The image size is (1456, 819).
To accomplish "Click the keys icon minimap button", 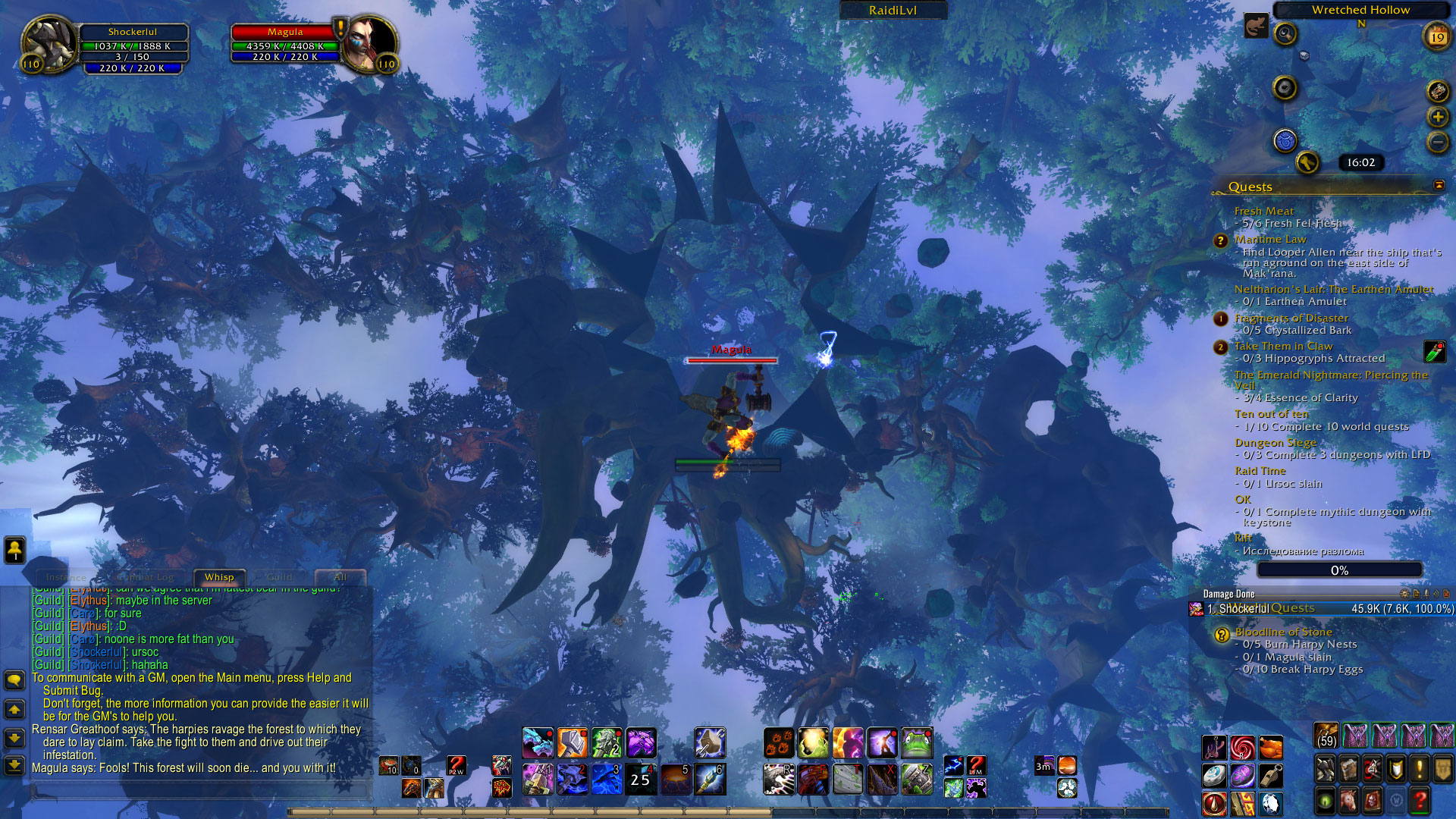I will (x=1307, y=162).
